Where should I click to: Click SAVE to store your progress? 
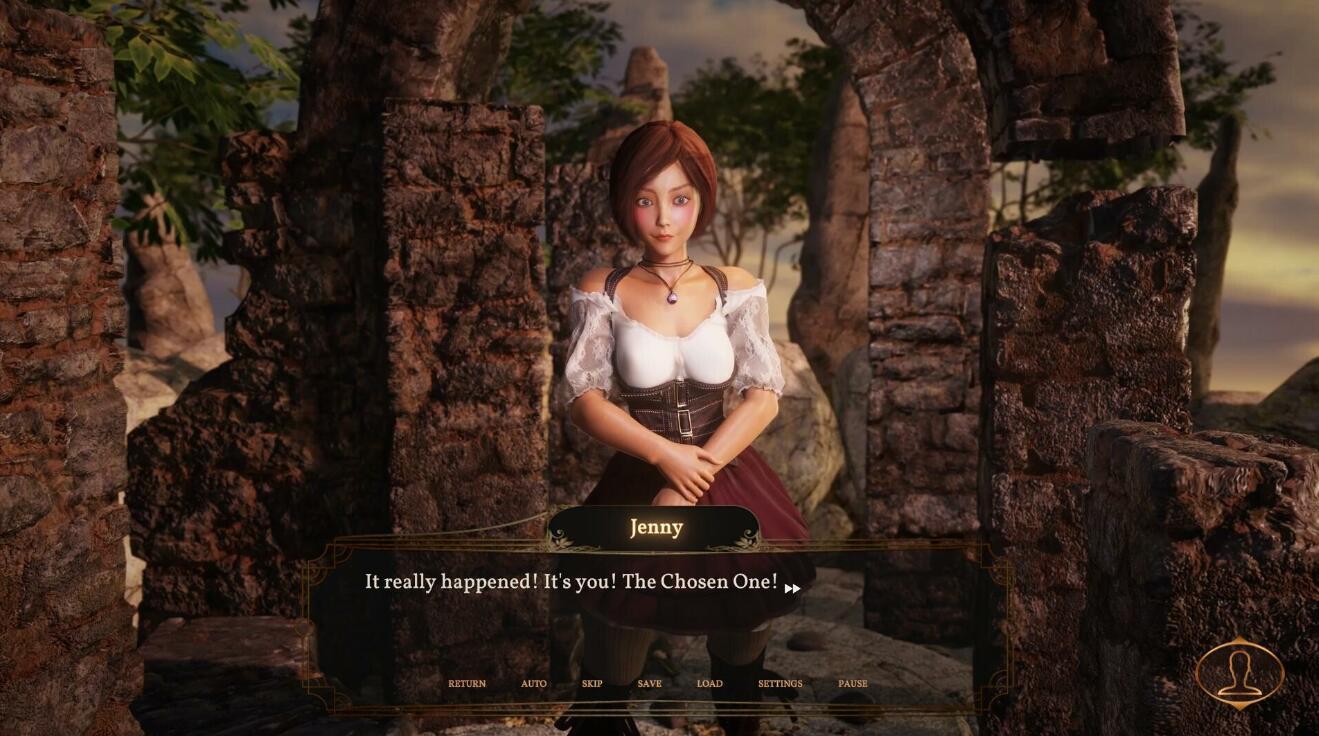pyautogui.click(x=649, y=683)
